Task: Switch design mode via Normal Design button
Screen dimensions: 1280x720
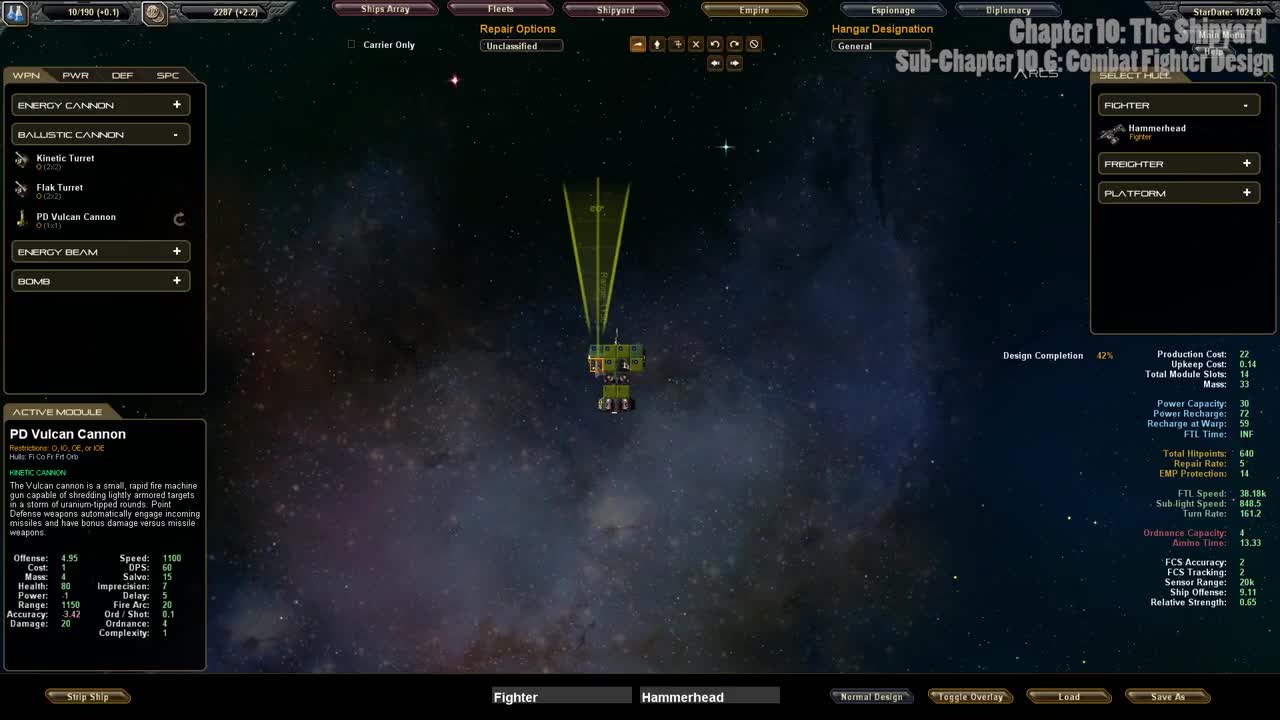Action: click(871, 696)
